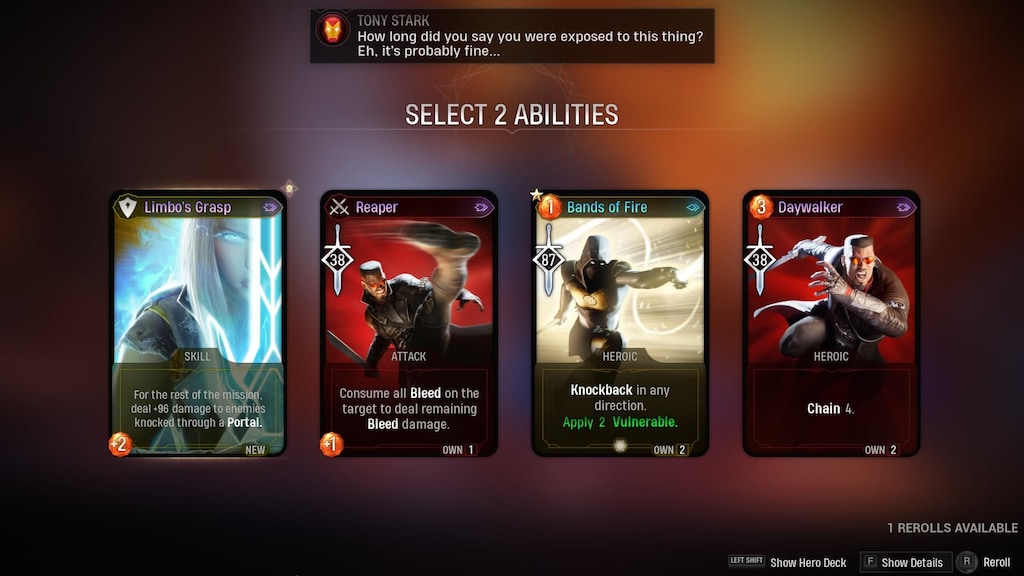
Task: Pick the Bands of Fire heroic card
Action: coord(620,322)
